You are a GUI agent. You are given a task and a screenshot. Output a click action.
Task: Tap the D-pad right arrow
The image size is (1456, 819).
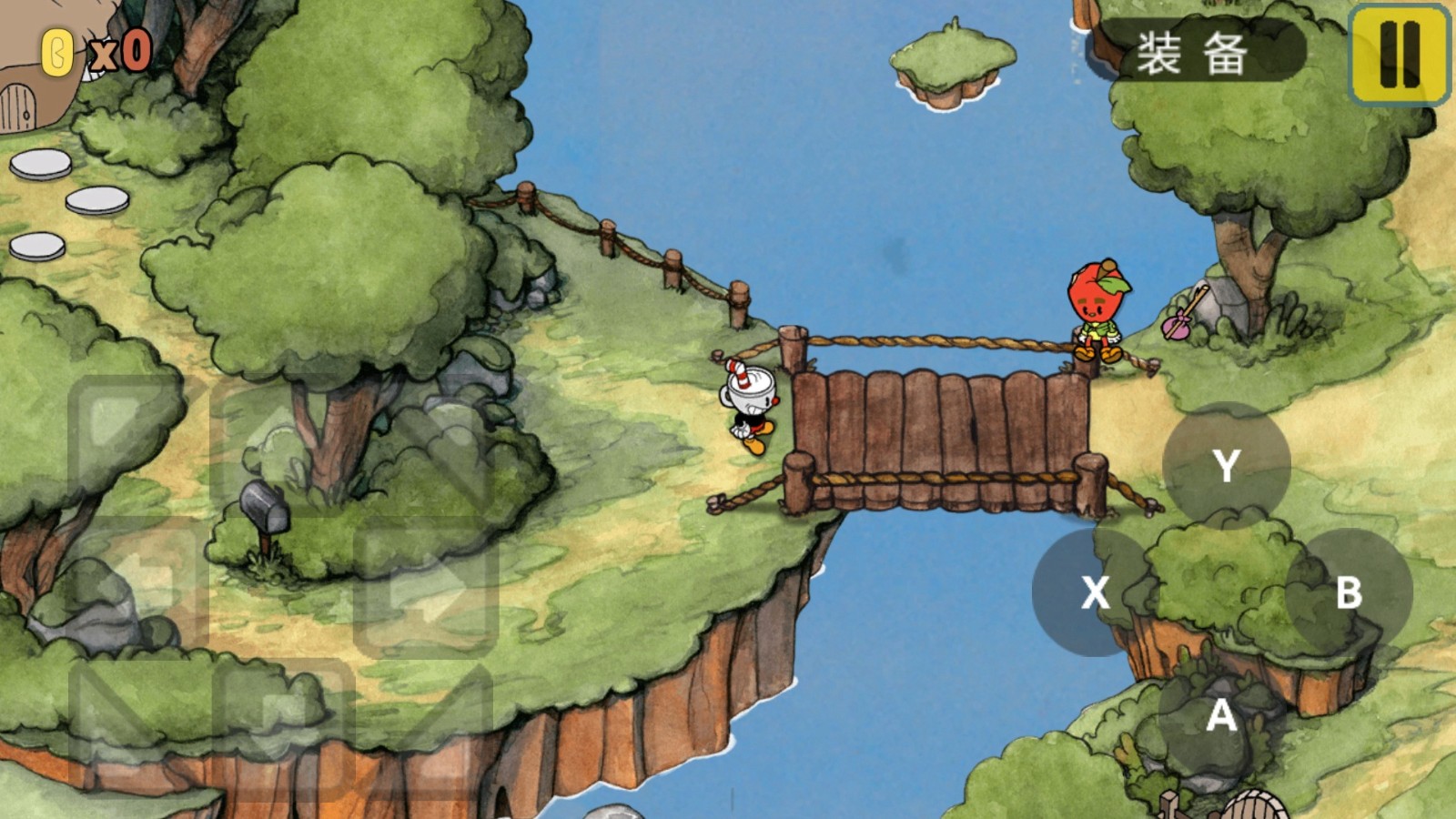426,585
